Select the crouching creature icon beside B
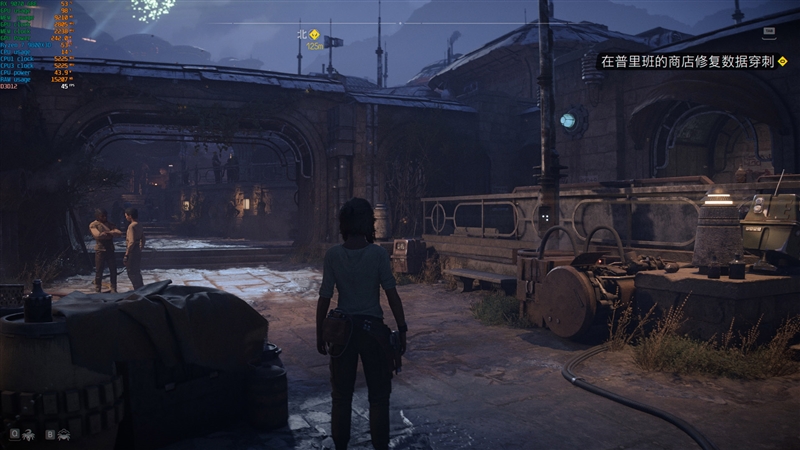This screenshot has height=450, width=800. tap(64, 434)
